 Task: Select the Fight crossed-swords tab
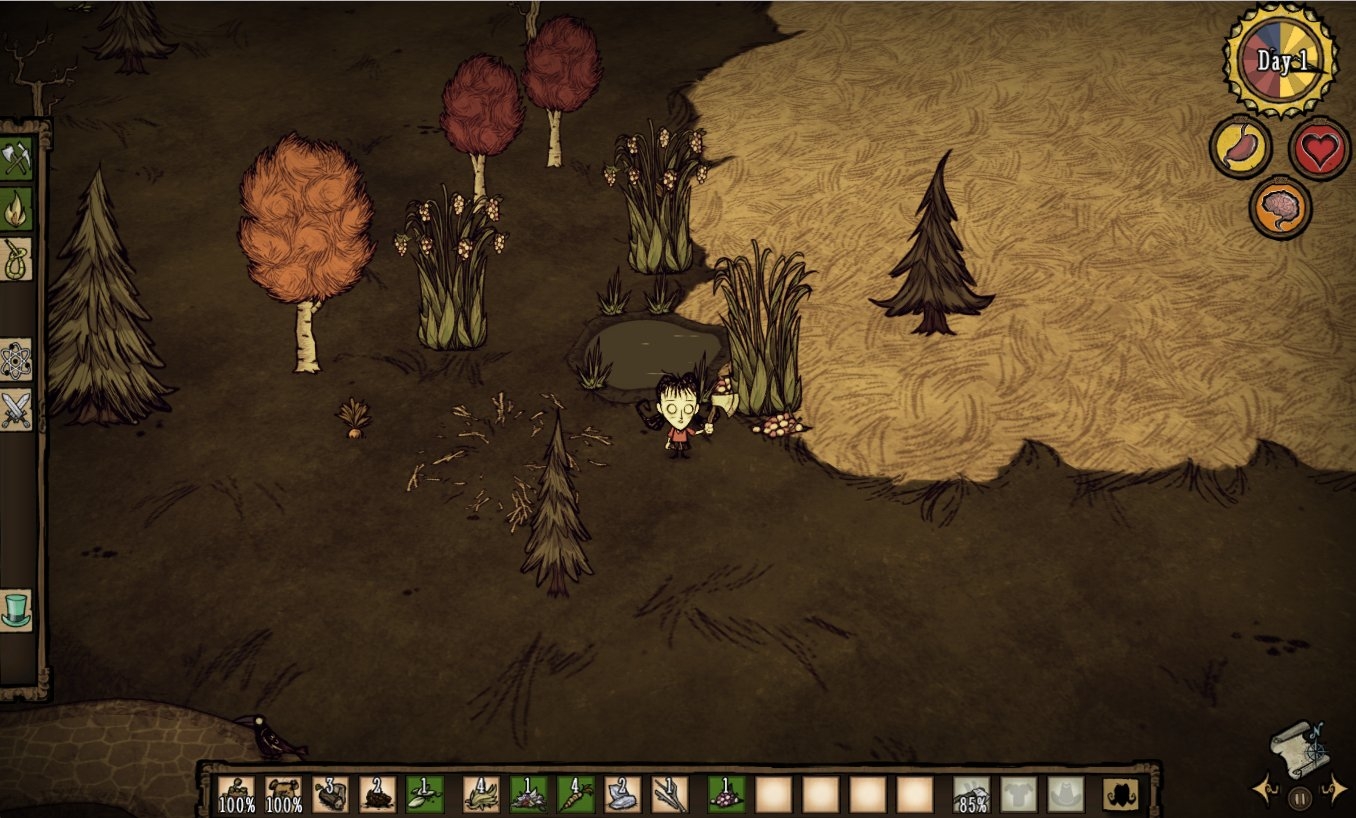click(16, 410)
